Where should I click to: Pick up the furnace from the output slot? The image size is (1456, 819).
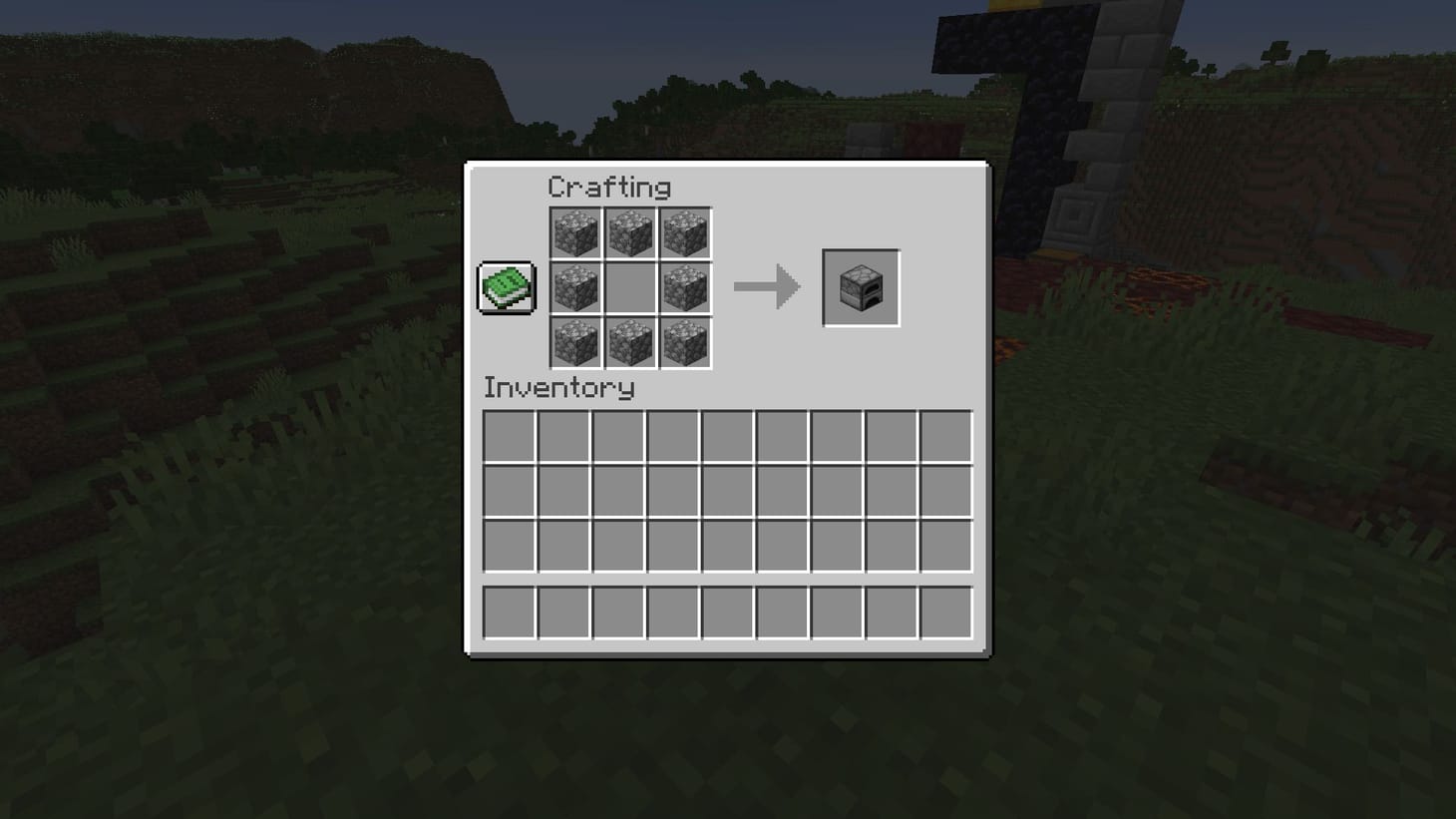[x=861, y=289]
